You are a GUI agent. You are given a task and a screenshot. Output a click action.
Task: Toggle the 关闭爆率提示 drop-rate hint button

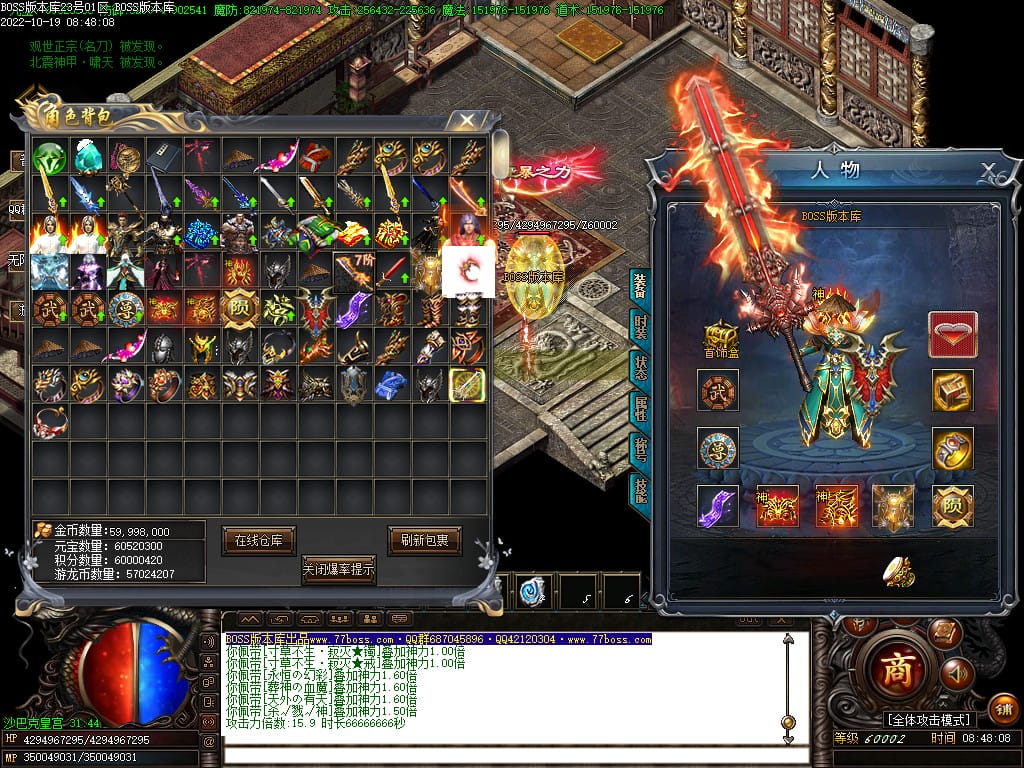339,570
